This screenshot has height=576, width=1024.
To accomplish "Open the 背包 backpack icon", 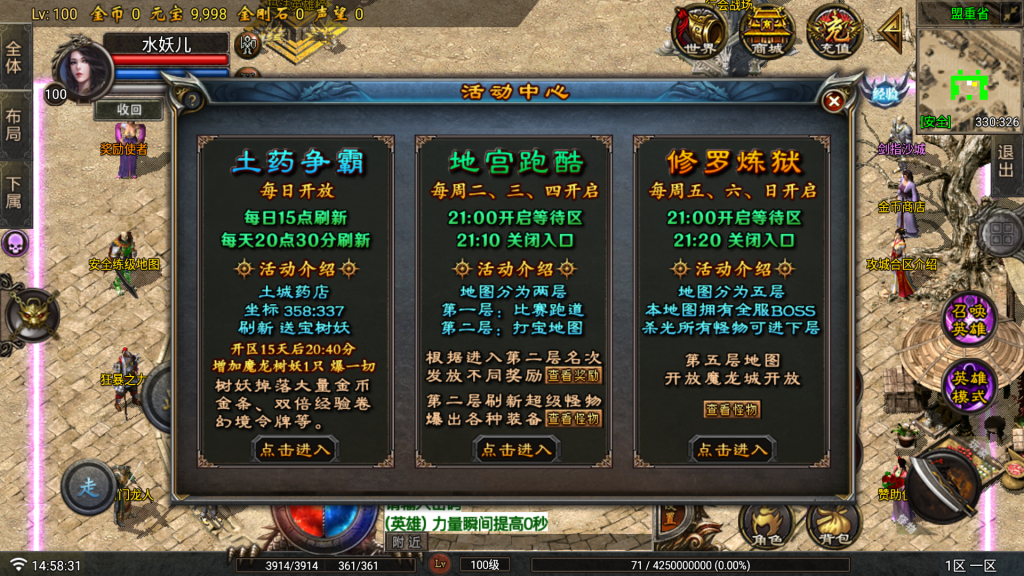I will 834,525.
